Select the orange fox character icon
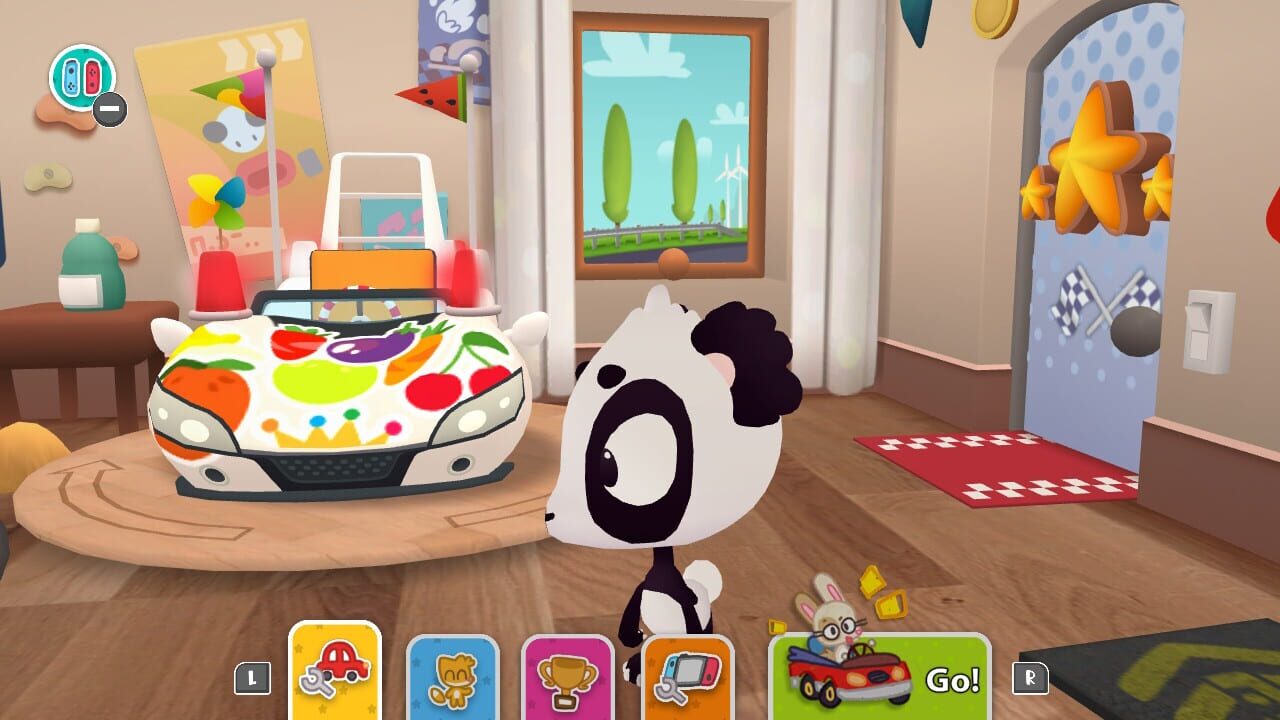The height and width of the screenshot is (720, 1280). (x=455, y=677)
